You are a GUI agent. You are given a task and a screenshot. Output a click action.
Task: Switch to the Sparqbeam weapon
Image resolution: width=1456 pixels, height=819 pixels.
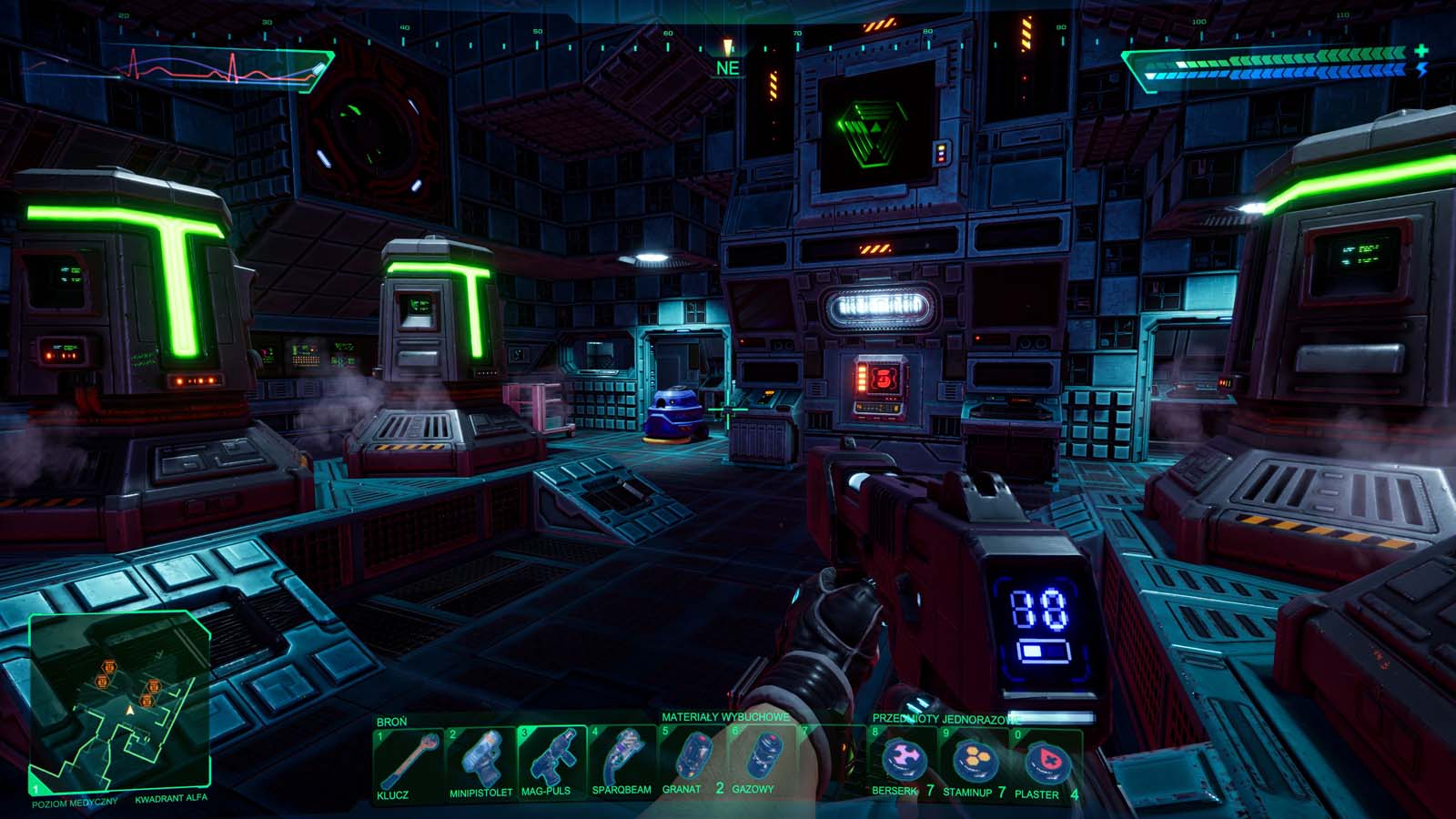[622, 761]
